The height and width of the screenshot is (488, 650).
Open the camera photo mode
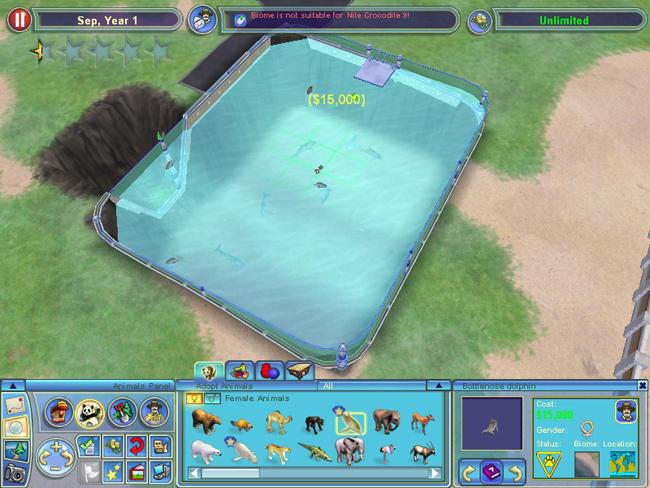15,471
